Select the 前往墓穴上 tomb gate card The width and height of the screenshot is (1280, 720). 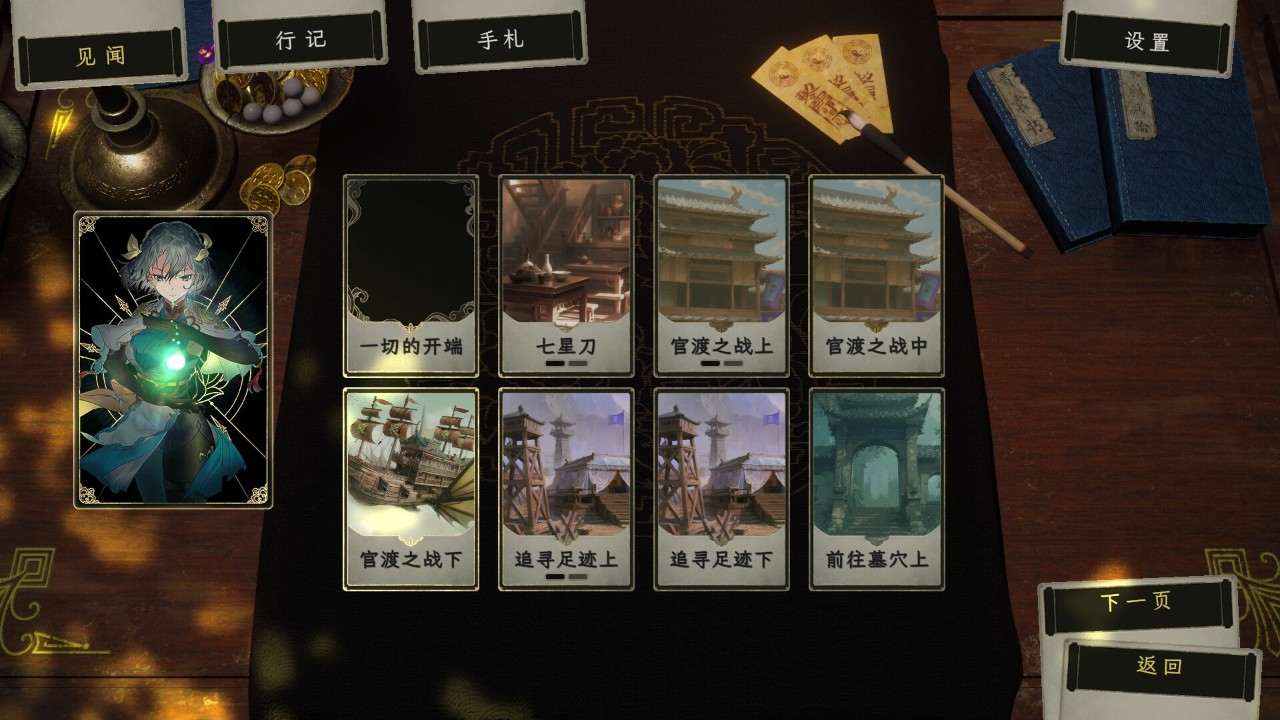coord(876,490)
